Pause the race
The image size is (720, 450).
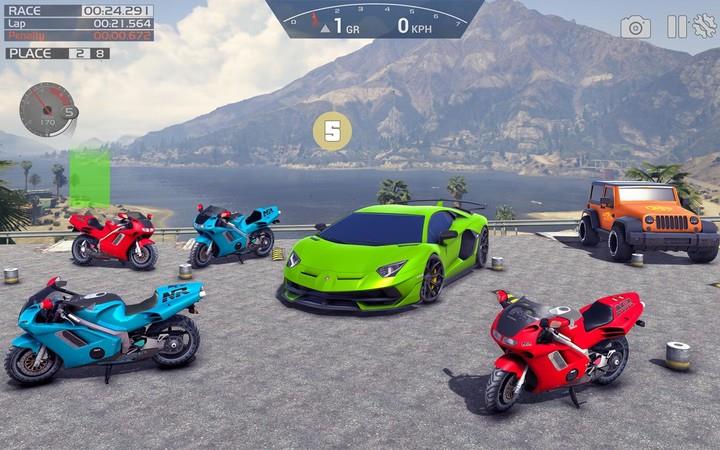pos(677,27)
